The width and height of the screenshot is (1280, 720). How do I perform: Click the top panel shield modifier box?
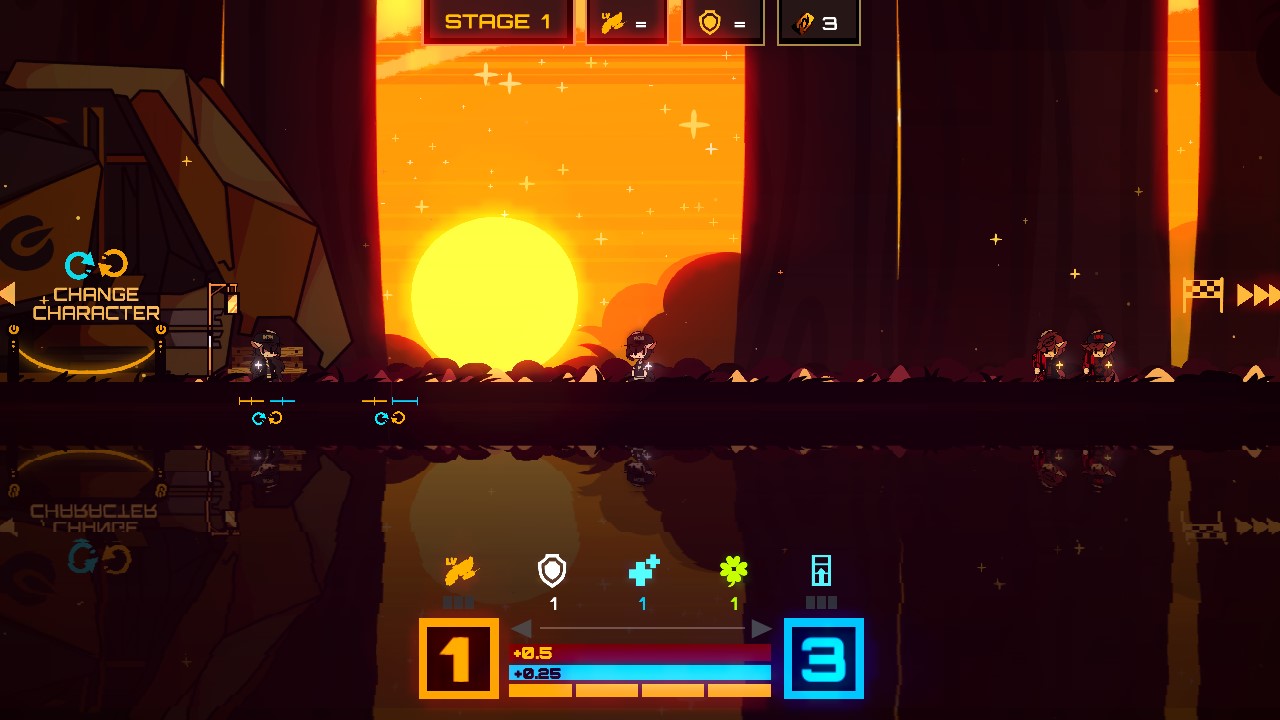point(722,22)
